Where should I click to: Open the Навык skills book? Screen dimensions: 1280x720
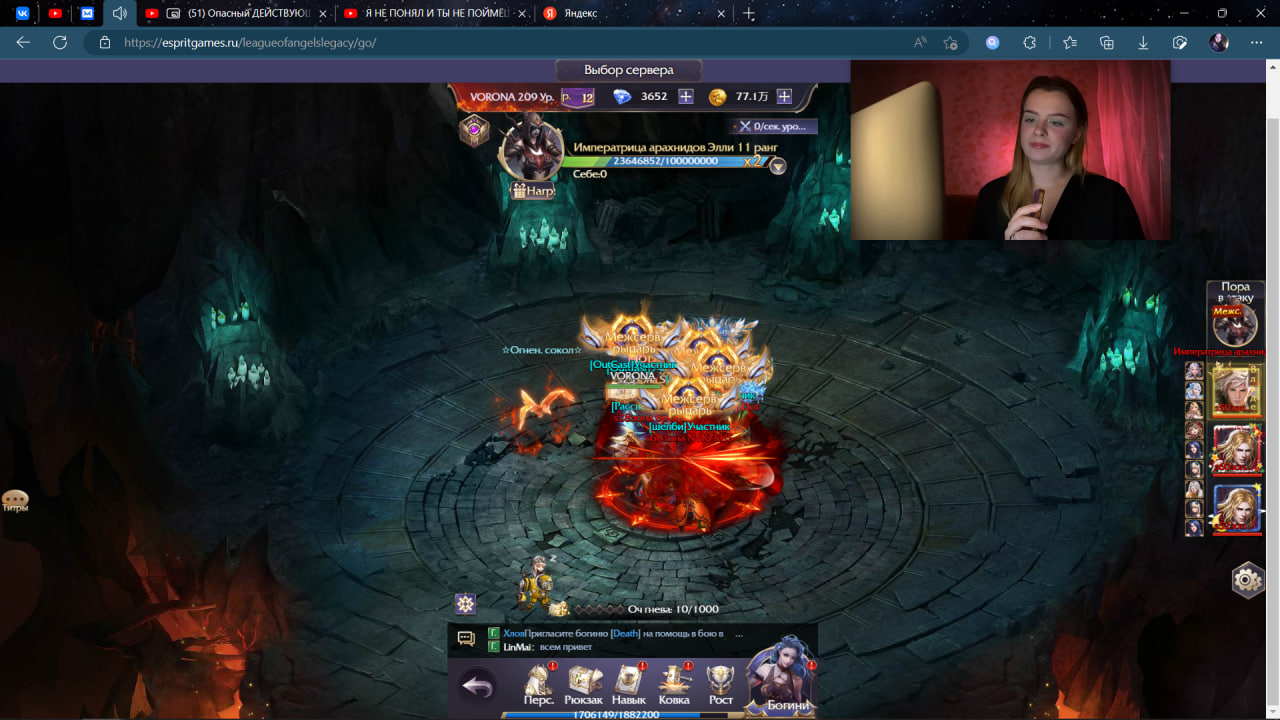(x=629, y=684)
